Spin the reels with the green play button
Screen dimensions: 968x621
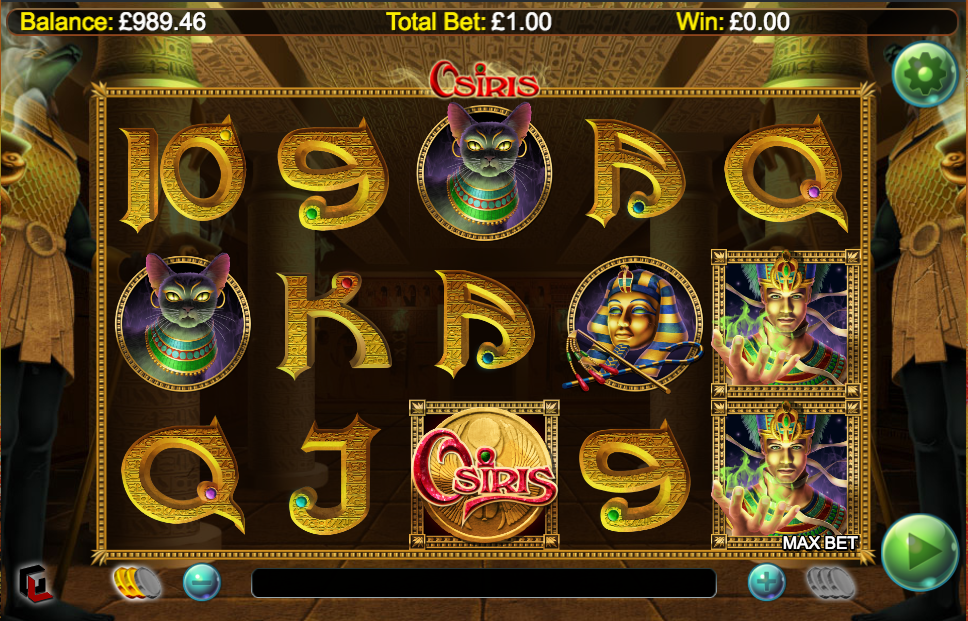(920, 552)
